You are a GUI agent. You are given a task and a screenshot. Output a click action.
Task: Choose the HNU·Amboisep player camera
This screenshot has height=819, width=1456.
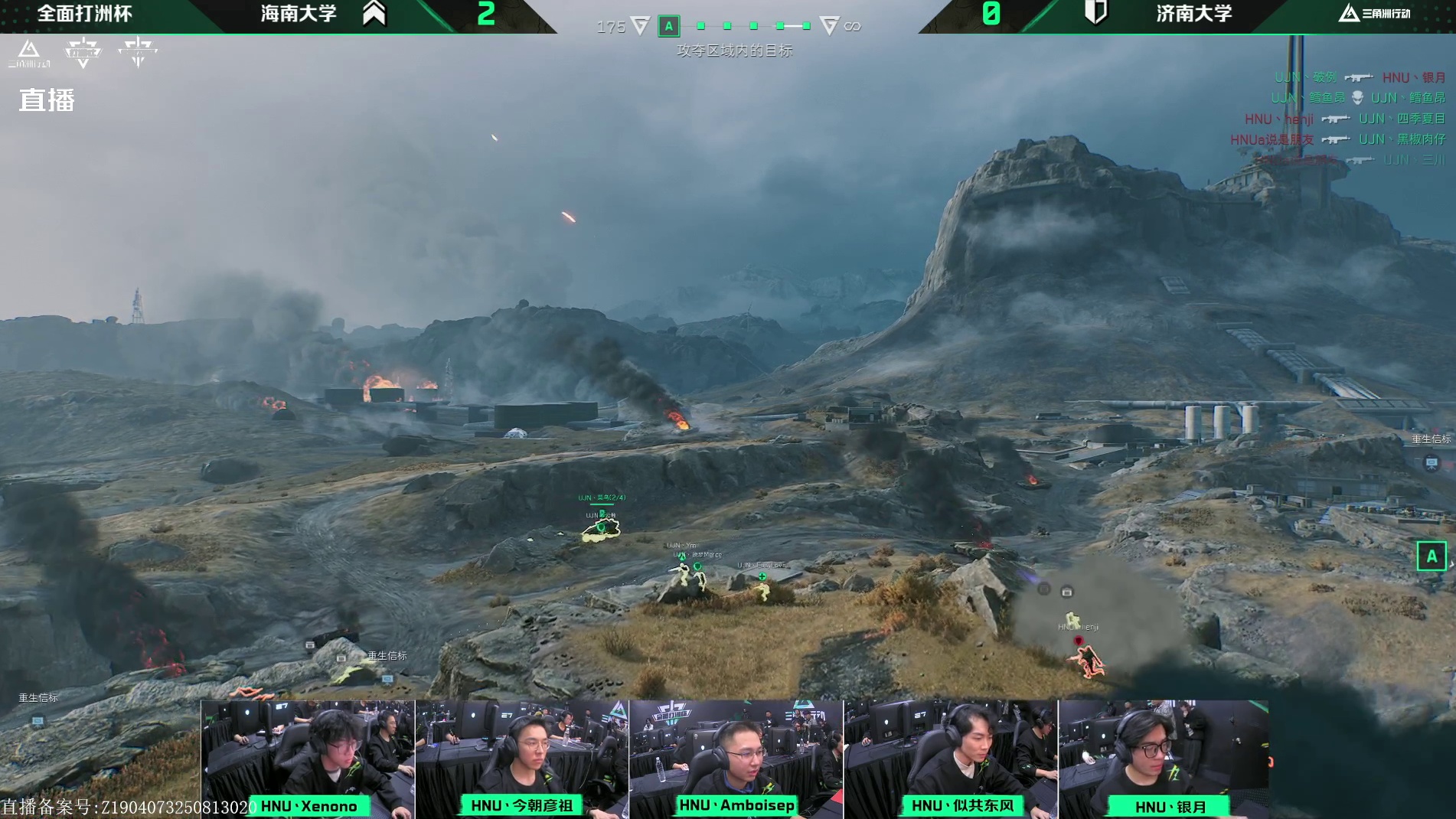coord(736,759)
